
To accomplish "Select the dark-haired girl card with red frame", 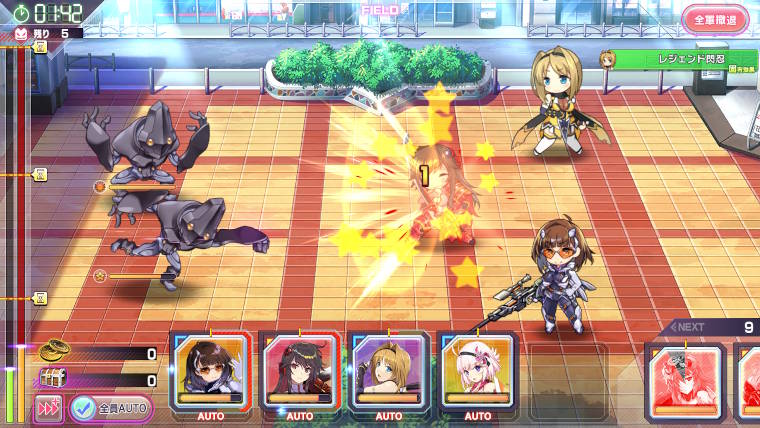I will point(299,372).
